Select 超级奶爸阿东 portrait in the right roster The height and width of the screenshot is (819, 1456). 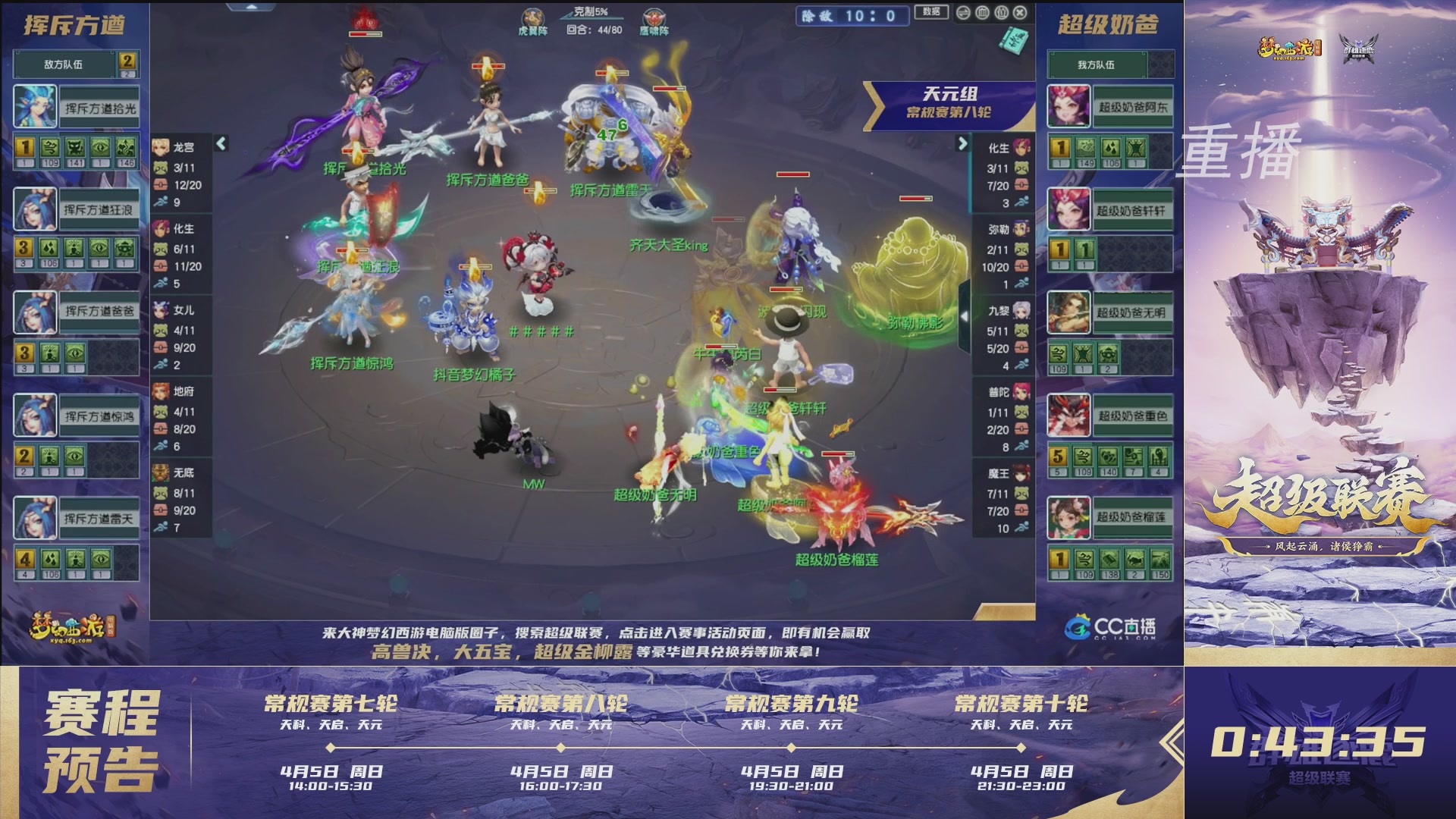1071,106
